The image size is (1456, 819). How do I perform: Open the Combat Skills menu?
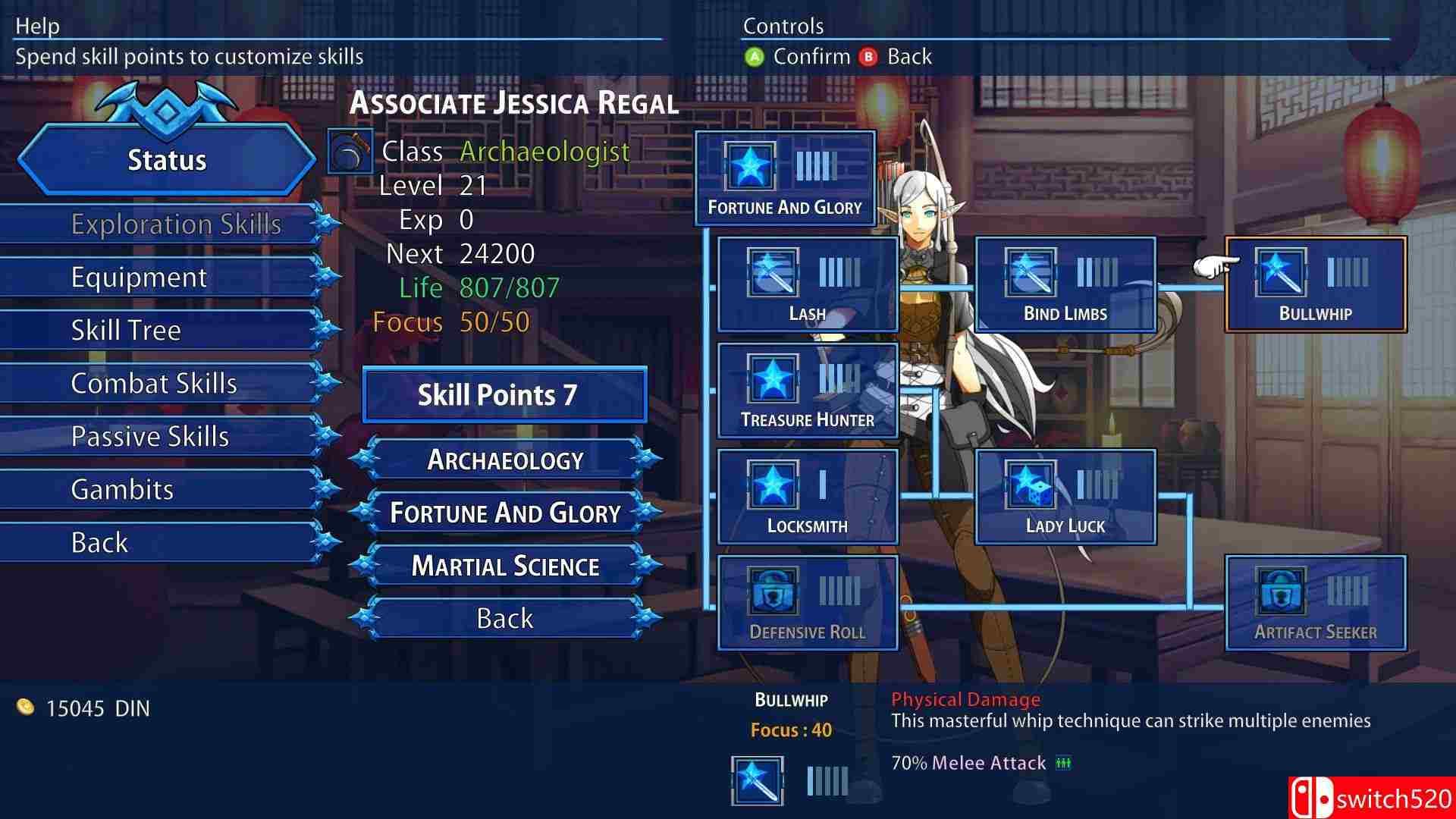[154, 384]
